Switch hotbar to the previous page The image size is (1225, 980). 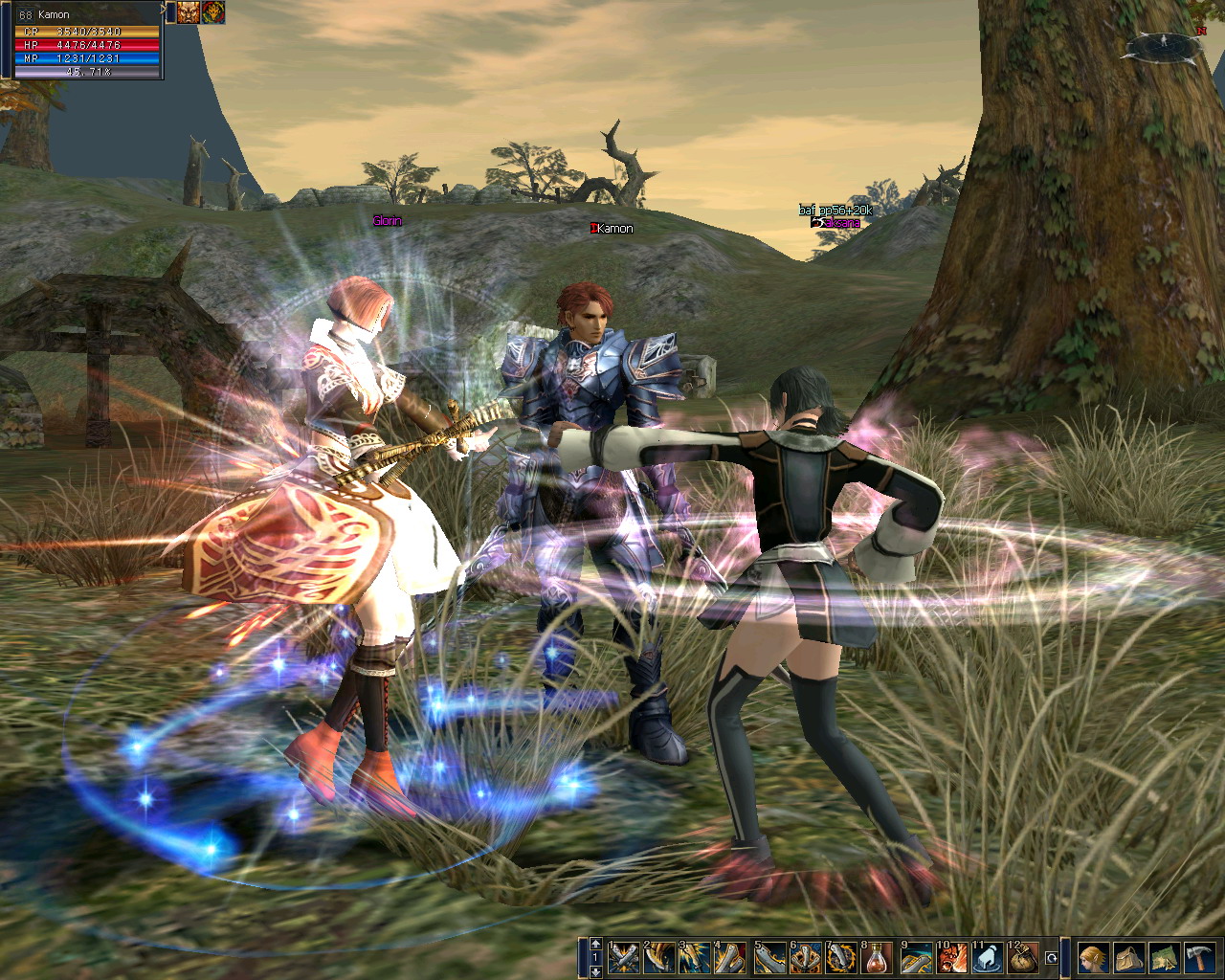coord(595,944)
